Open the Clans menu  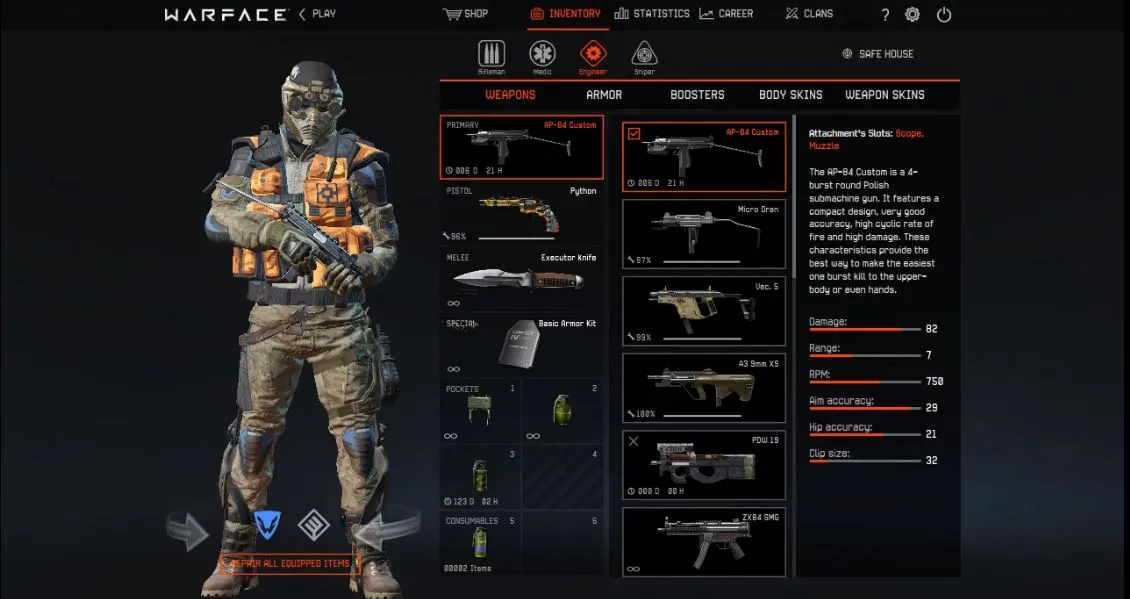click(x=810, y=14)
